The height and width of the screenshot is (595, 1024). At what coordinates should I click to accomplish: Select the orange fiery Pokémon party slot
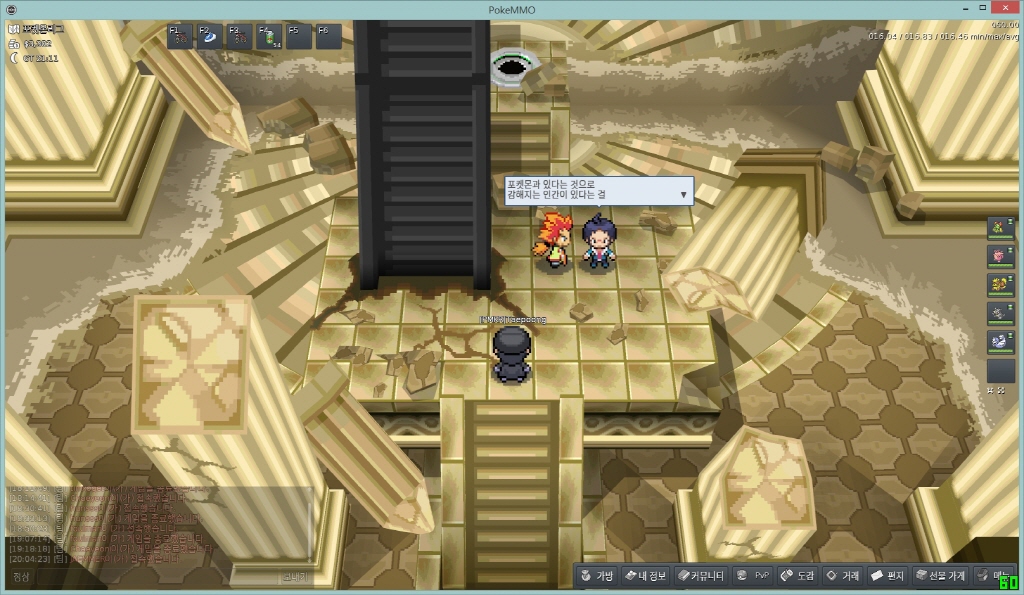1000,285
